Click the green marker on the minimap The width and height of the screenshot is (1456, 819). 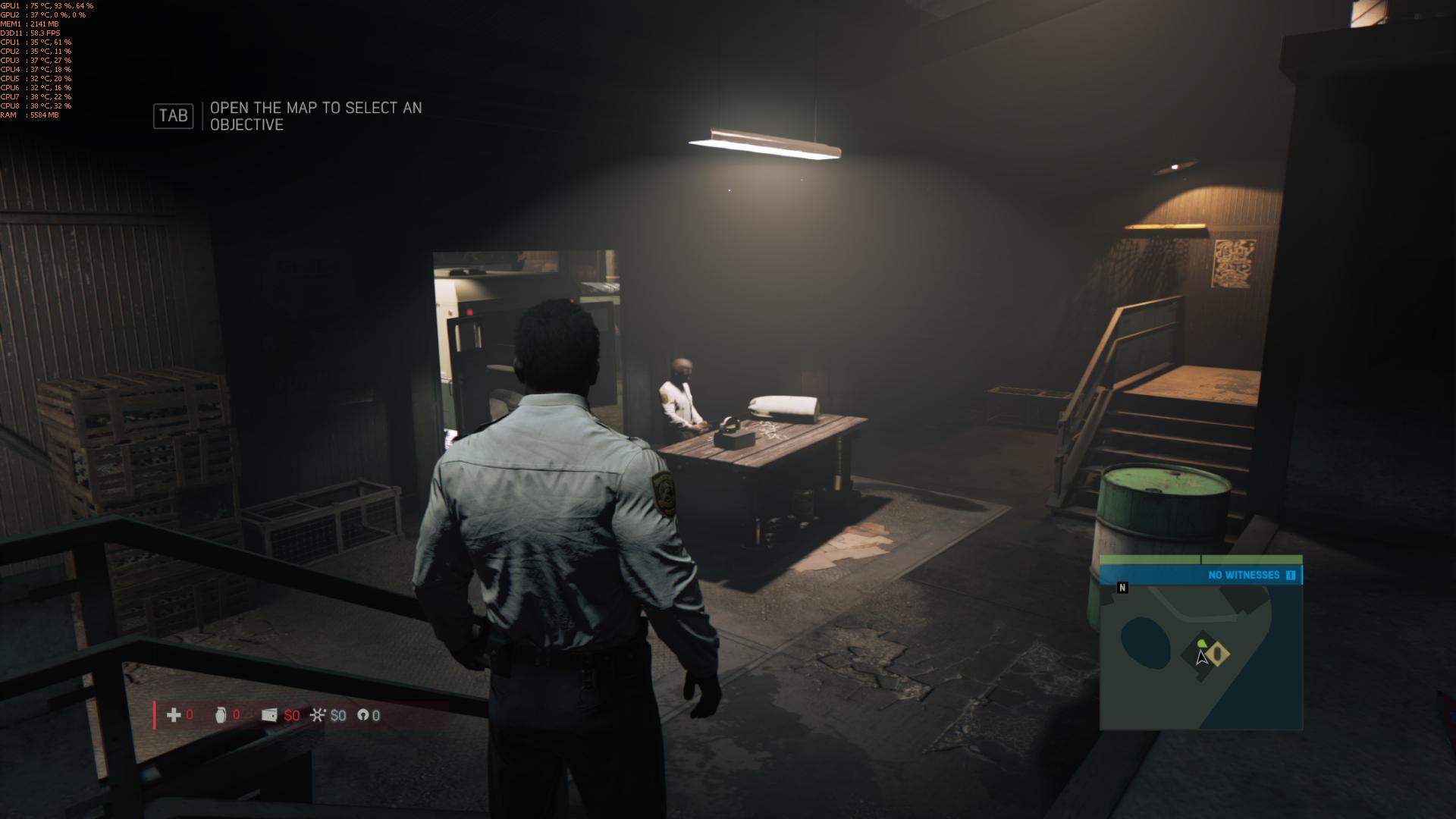(1201, 645)
